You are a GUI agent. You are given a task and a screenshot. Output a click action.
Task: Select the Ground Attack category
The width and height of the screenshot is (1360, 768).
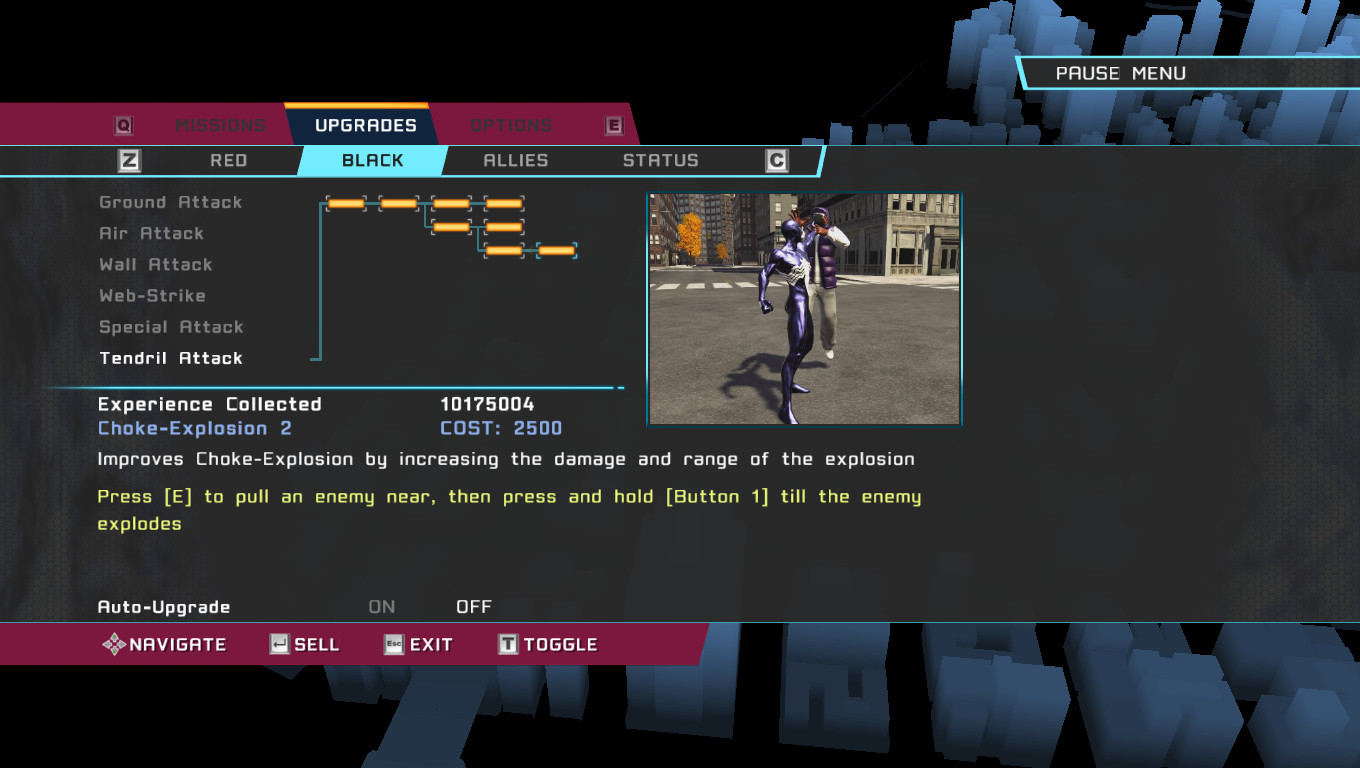170,202
